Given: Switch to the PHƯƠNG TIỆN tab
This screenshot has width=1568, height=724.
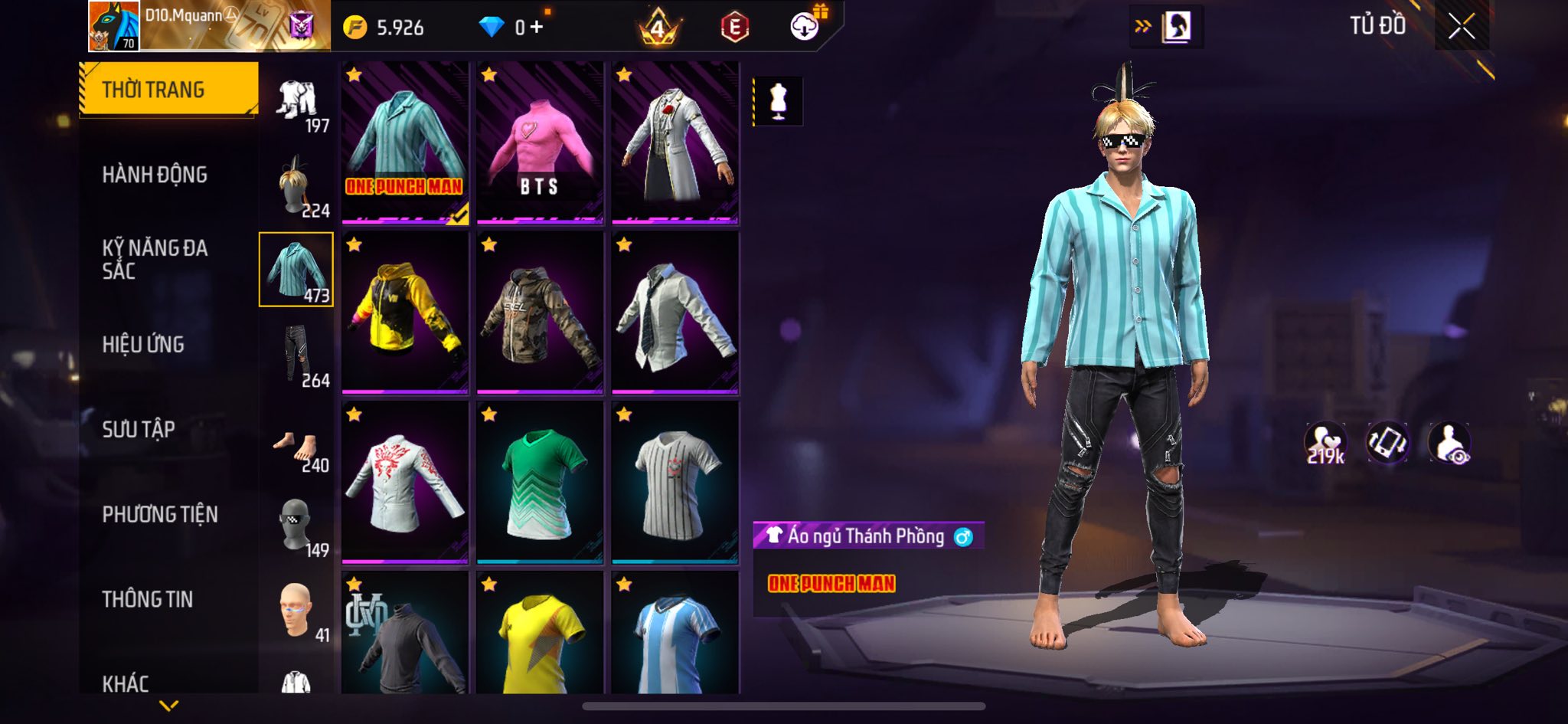Looking at the screenshot, I should click(160, 514).
